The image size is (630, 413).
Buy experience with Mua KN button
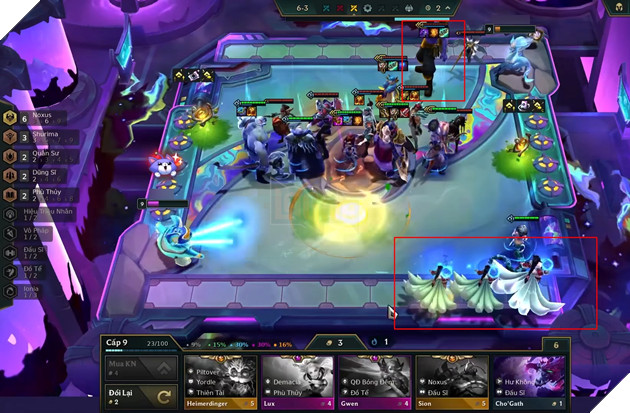coord(140,369)
